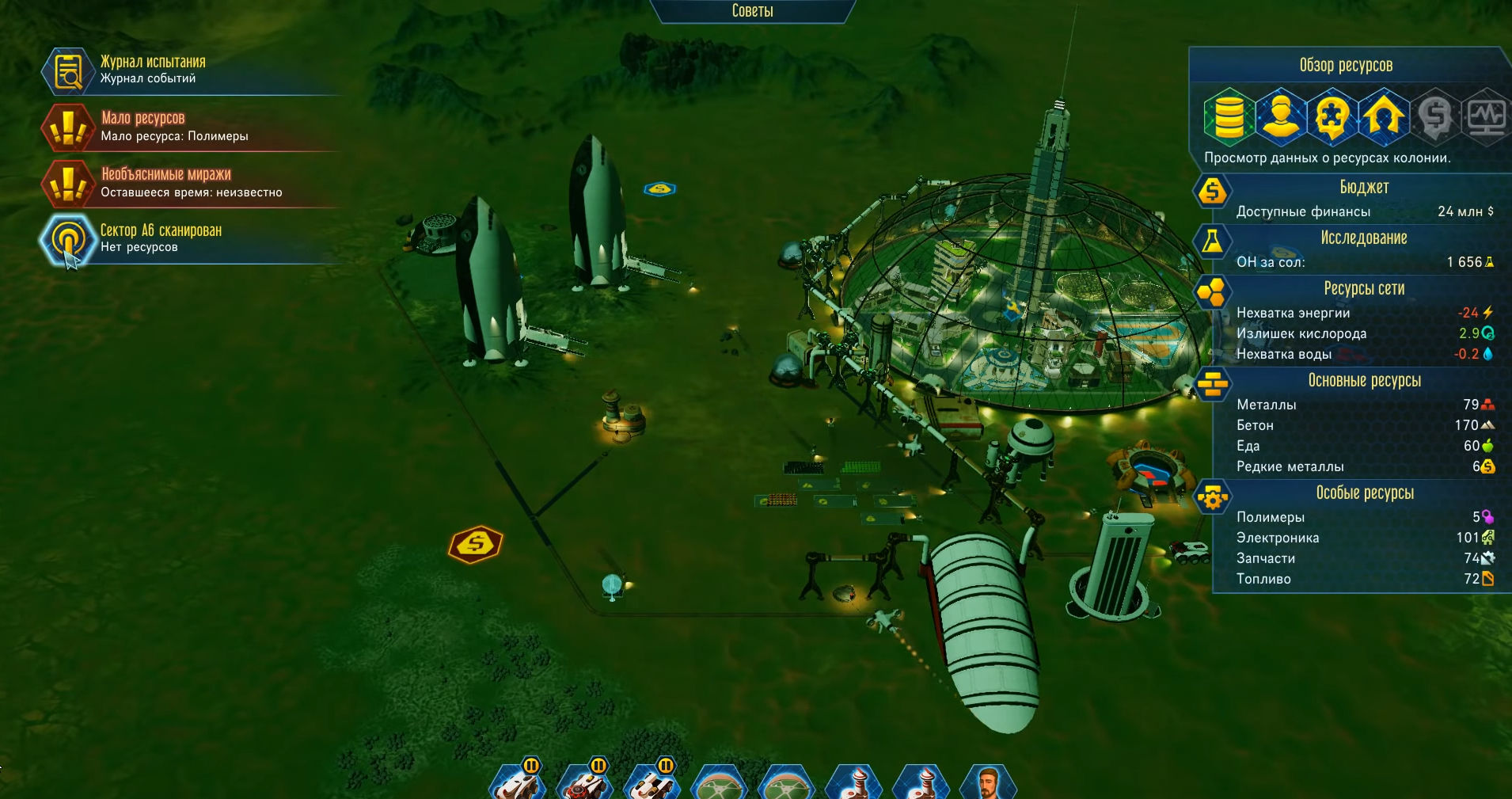The image size is (1512, 799).
Task: Select the colonist portrait in bottom bar
Action: click(x=987, y=782)
